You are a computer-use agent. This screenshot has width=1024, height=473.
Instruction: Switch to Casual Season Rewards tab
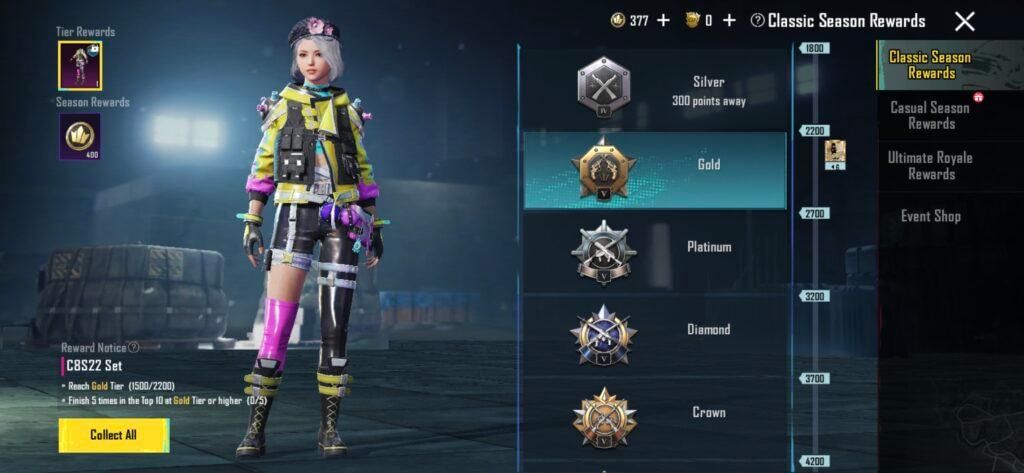pos(930,115)
